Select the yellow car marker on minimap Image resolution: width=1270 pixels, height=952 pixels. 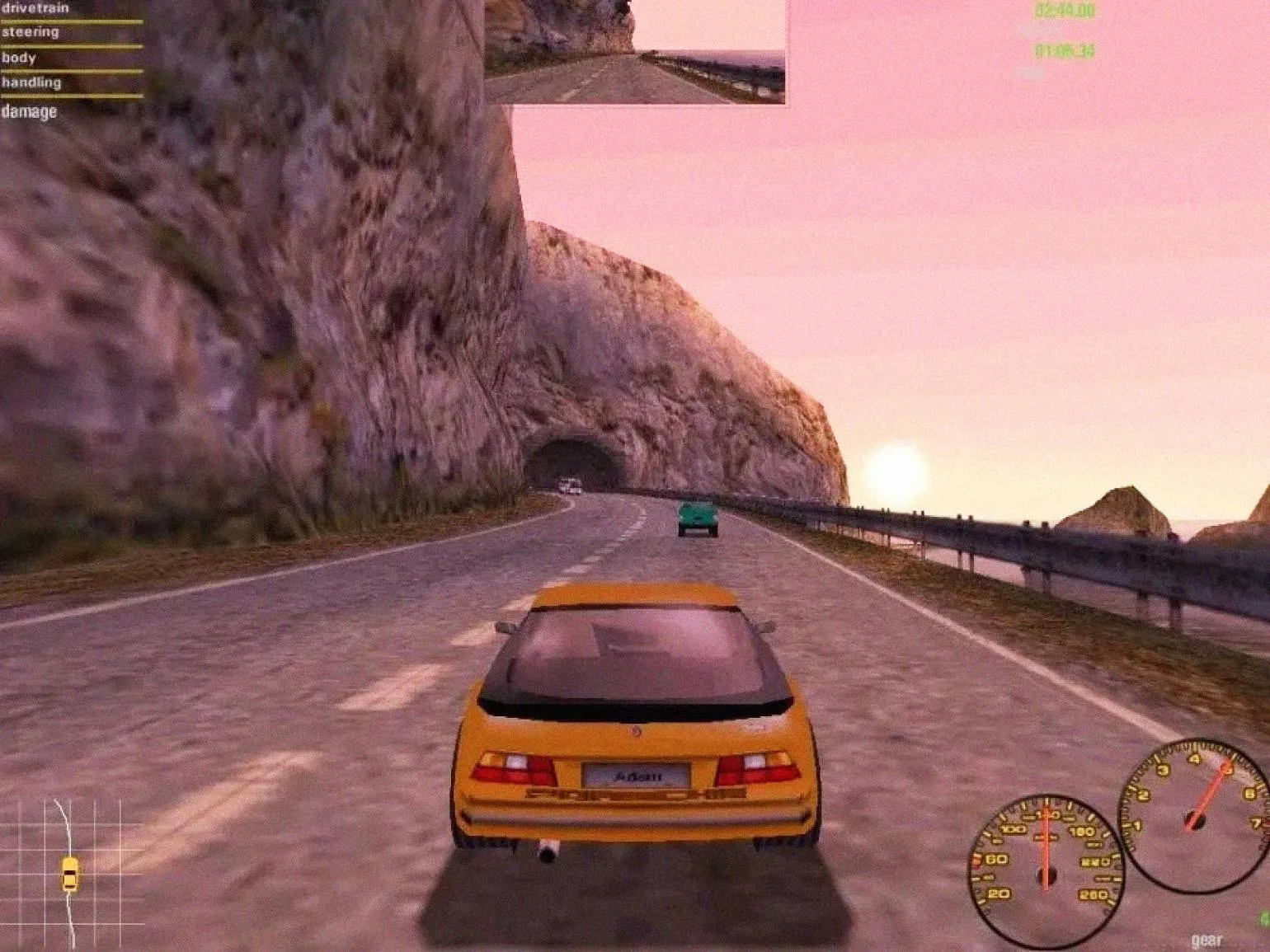click(x=70, y=874)
